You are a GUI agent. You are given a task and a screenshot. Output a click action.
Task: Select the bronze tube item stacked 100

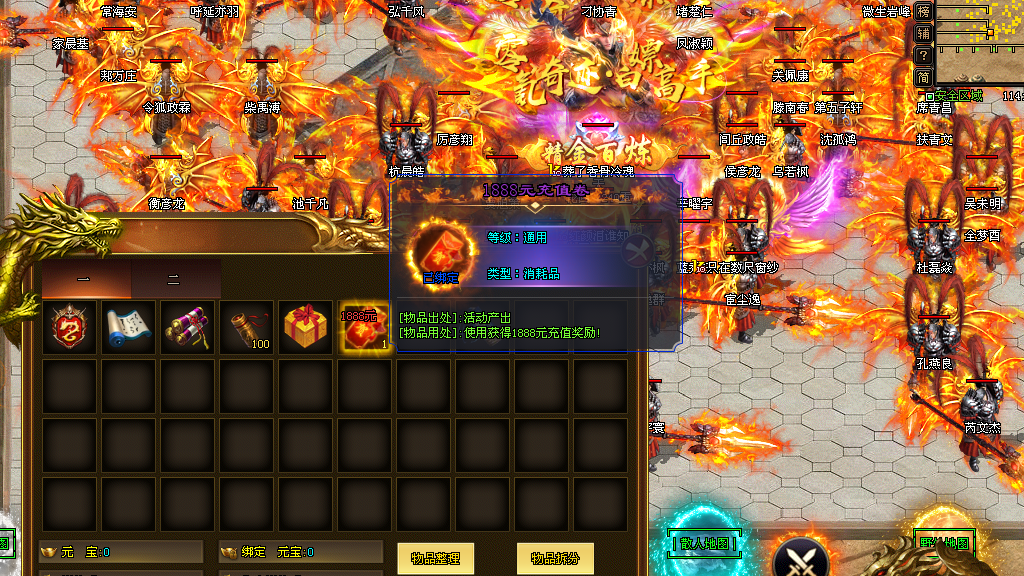coord(247,327)
